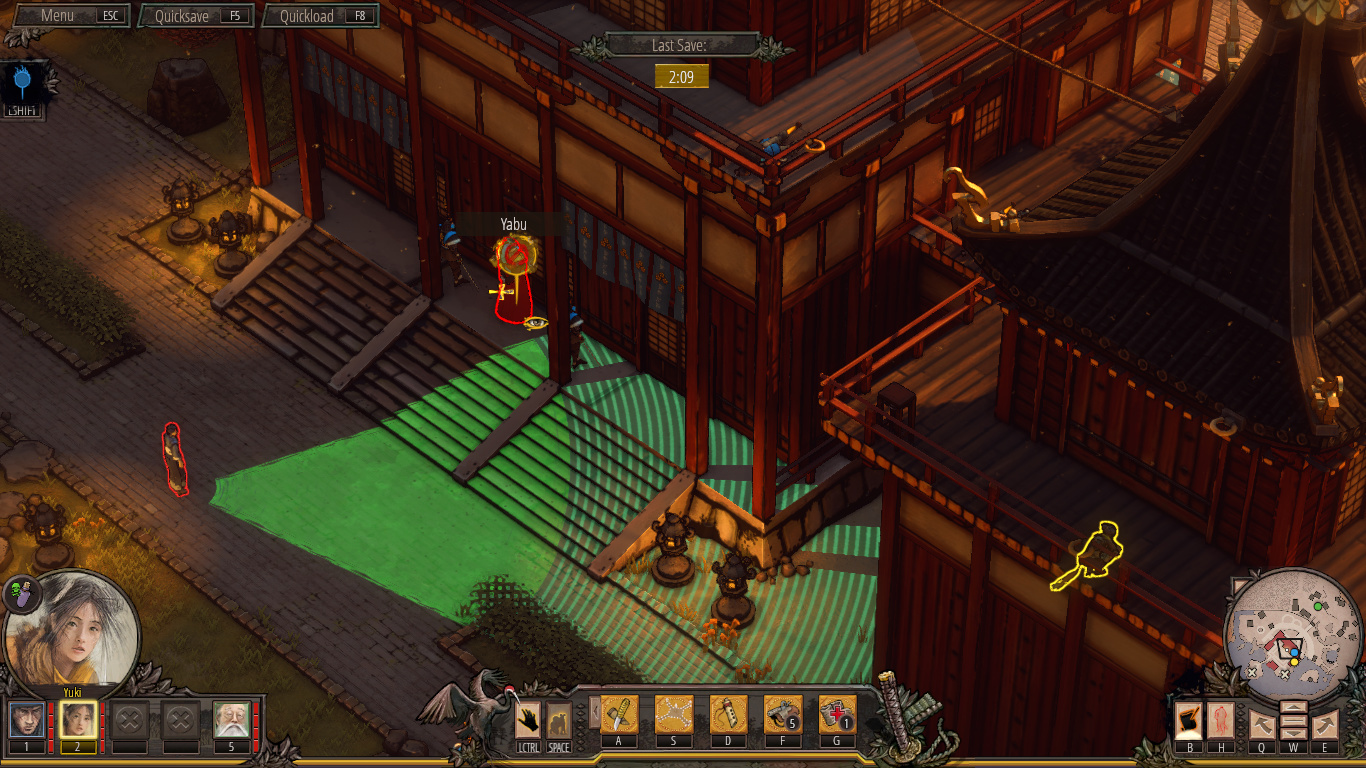Screen dimensions: 1366x768
Task: Select the white-bearded old man in slot 5
Action: (x=231, y=720)
